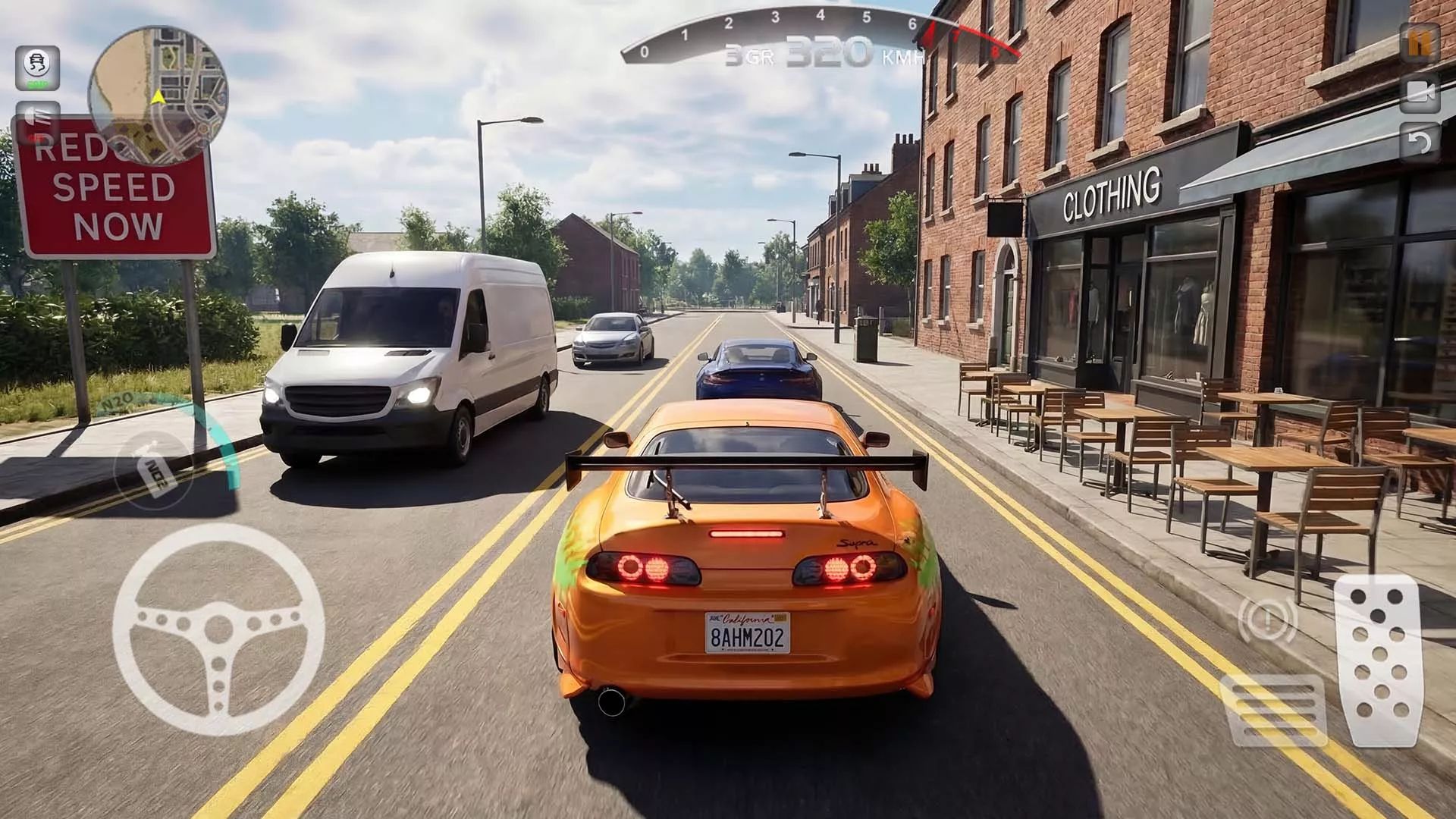Viewport: 1456px width, 819px height.
Task: Toggle the traction control icon
Action: 37,67
